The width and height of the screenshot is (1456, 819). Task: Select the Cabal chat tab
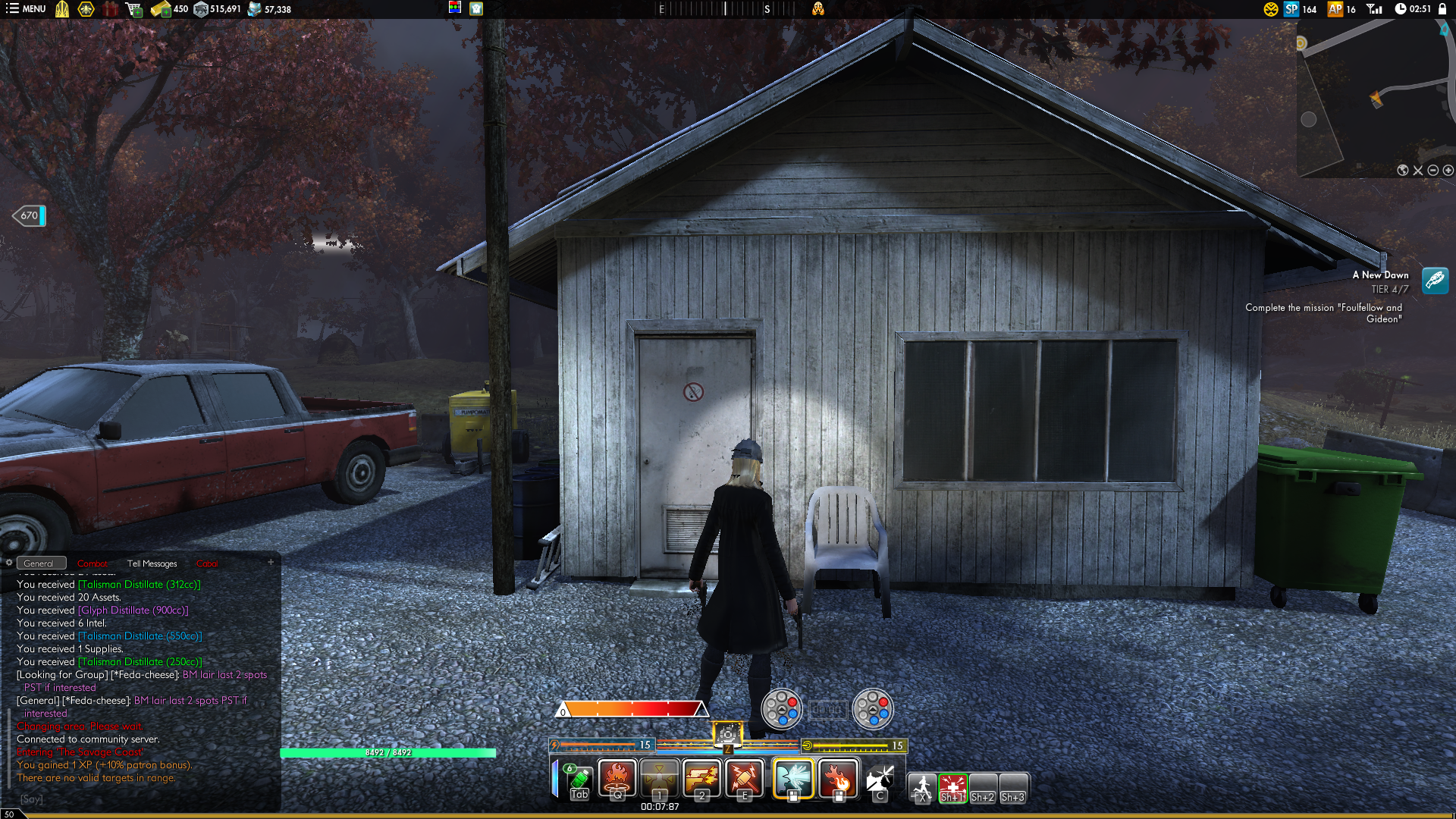tap(207, 563)
